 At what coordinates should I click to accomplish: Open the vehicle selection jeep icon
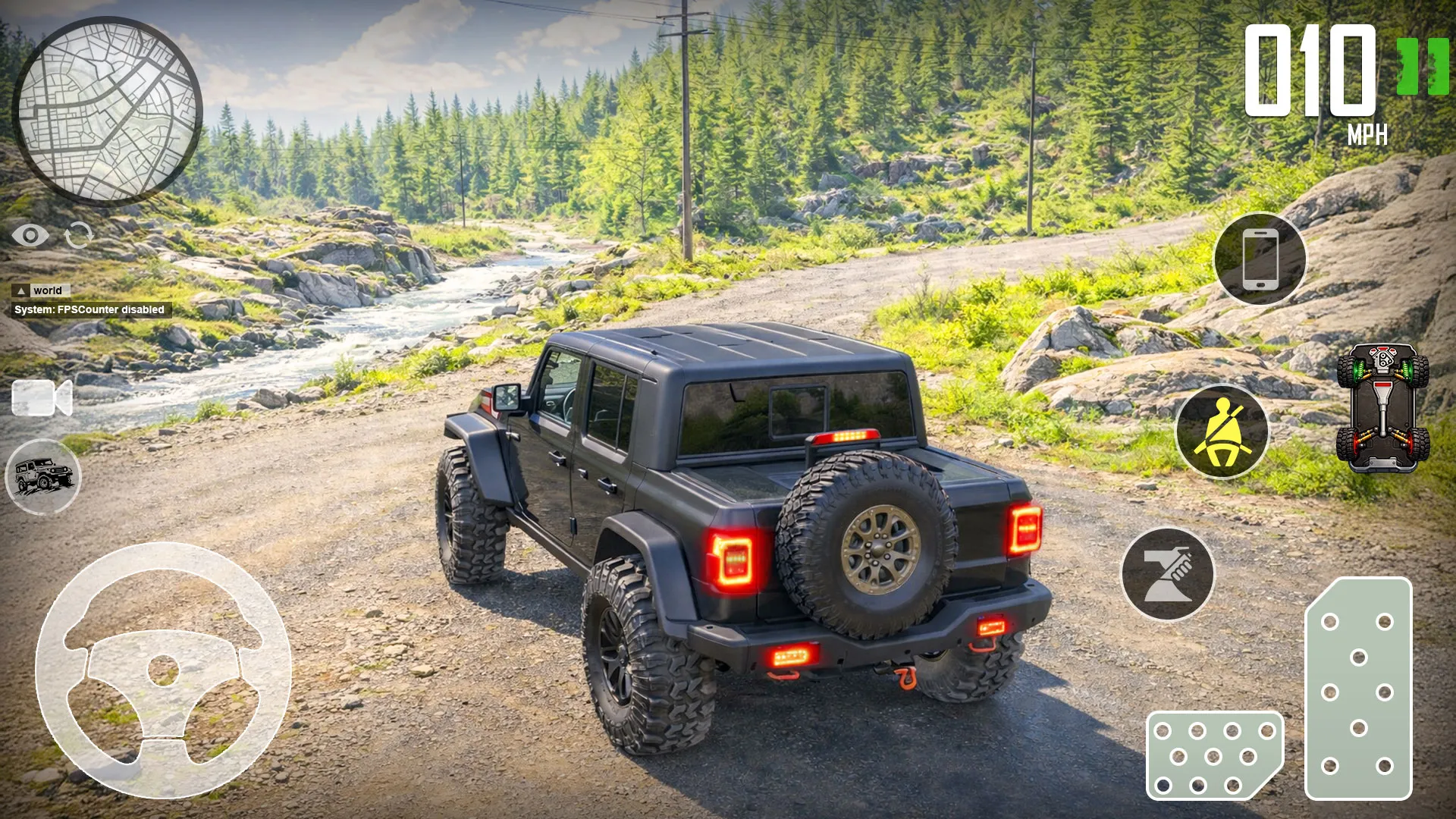click(43, 476)
